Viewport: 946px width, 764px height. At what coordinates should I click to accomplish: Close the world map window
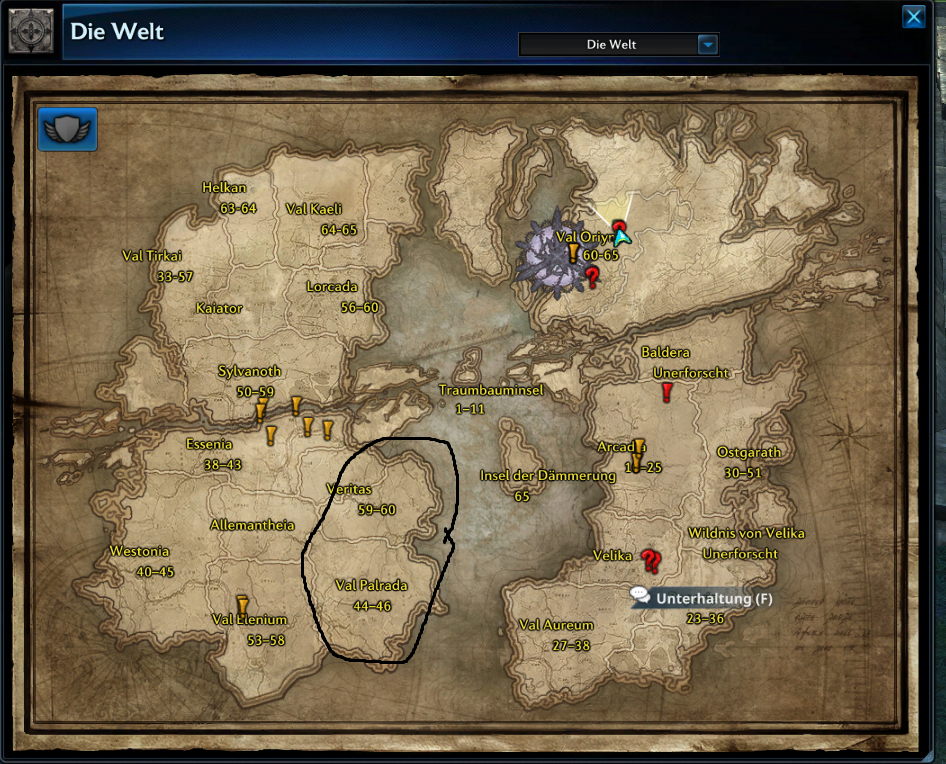913,17
